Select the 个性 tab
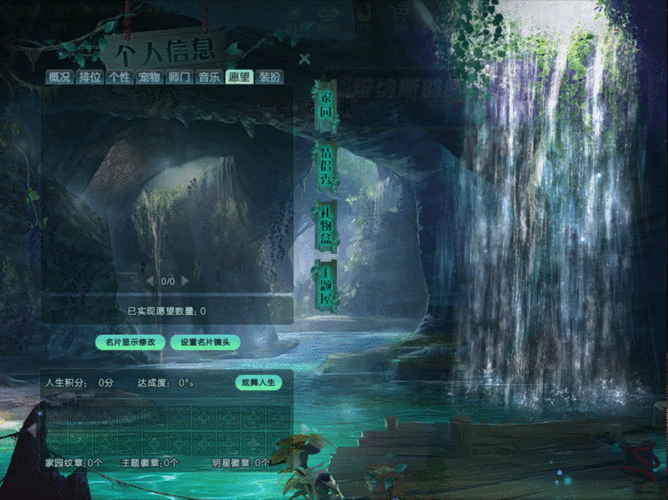 119,77
